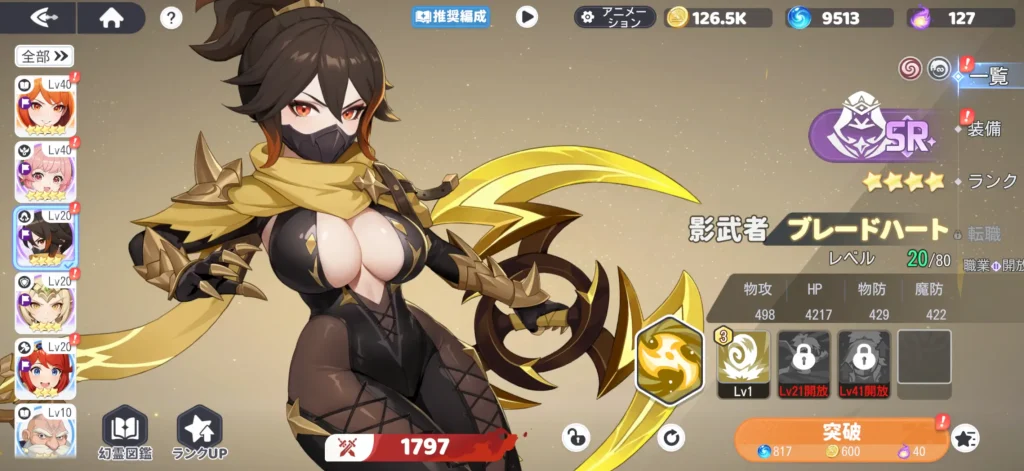Open the question mark help

[171, 17]
